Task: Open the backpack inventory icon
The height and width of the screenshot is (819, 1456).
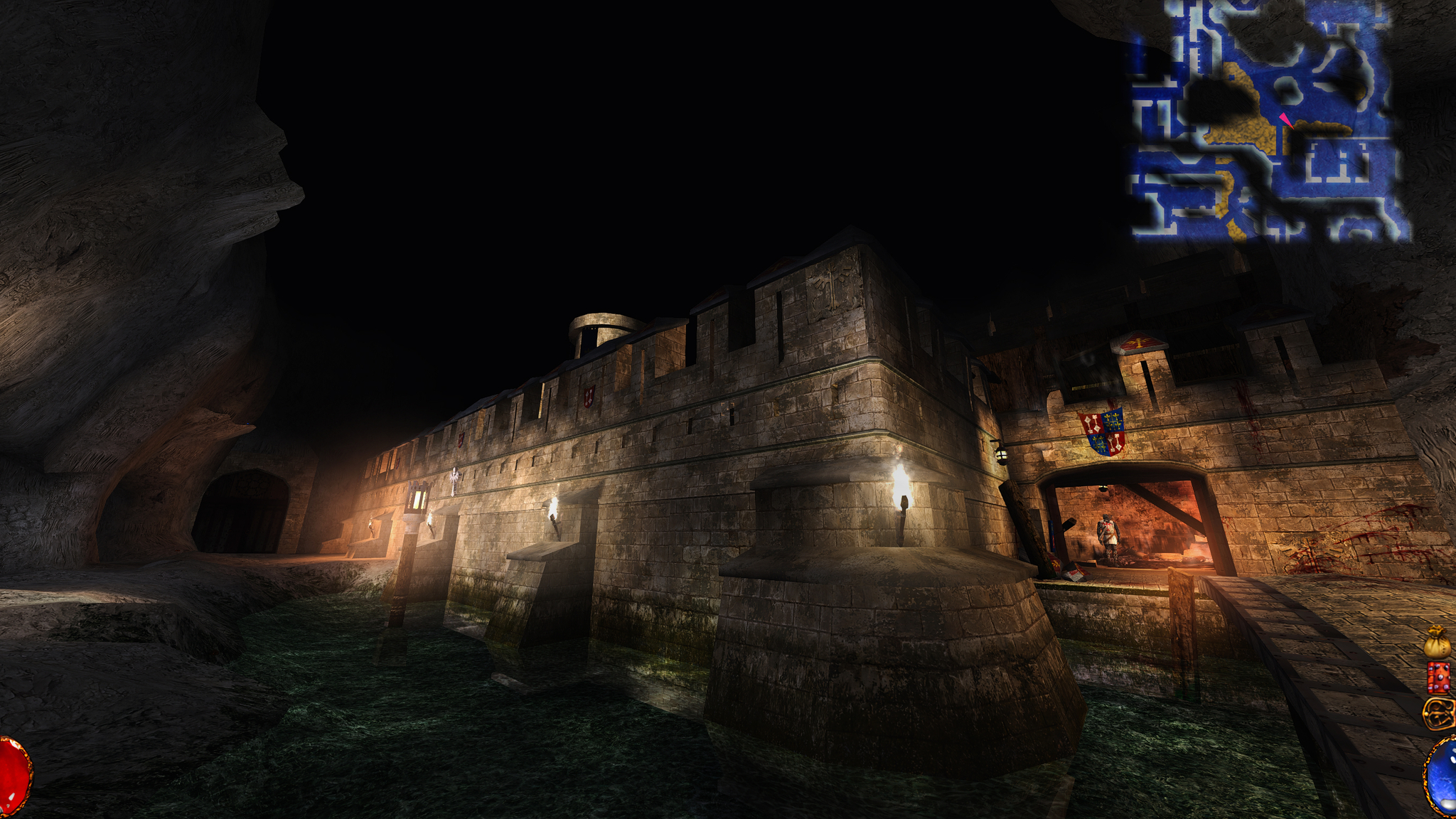Action: pos(1439,713)
